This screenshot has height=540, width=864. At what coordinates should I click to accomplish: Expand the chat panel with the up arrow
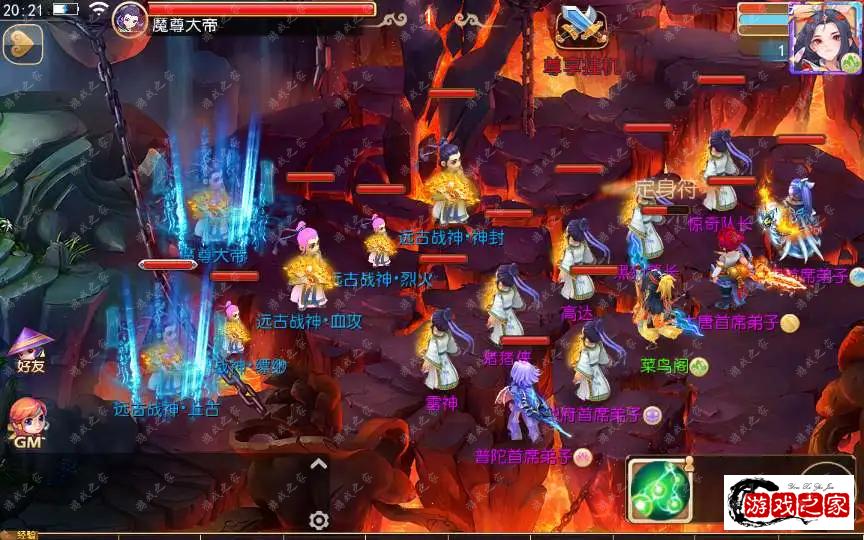(x=318, y=463)
